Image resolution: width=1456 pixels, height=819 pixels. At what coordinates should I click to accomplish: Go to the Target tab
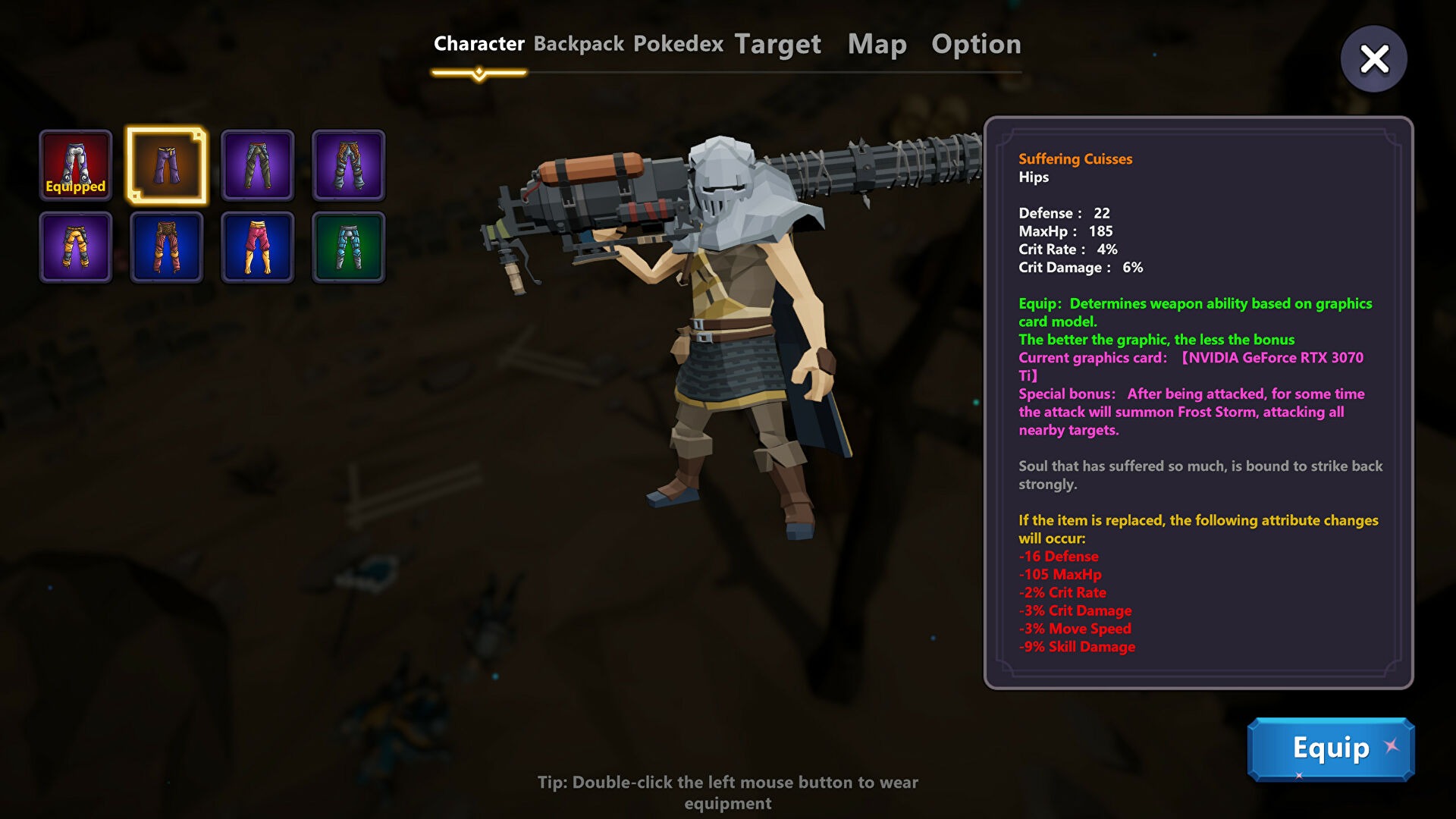777,44
